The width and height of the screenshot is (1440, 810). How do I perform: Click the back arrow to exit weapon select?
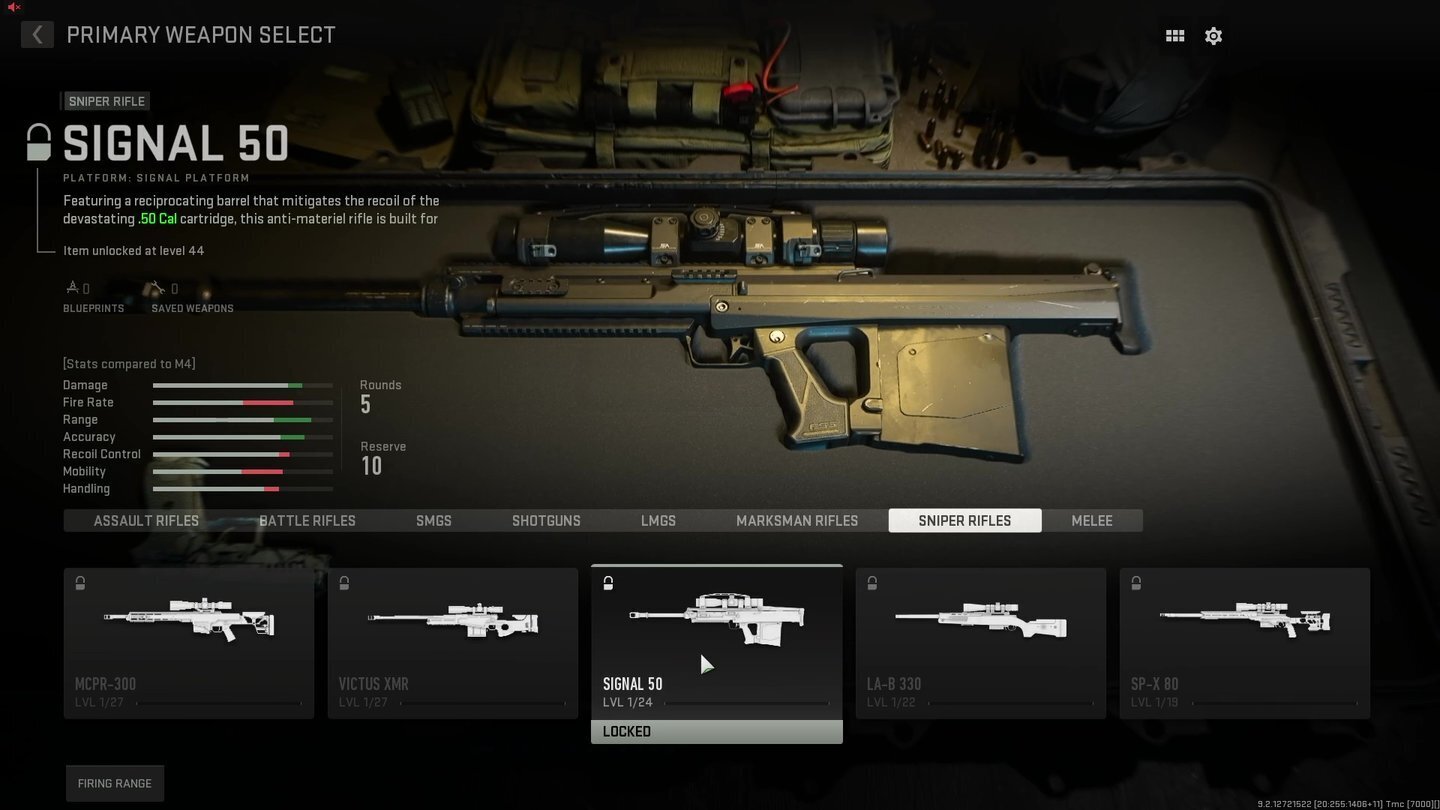pyautogui.click(x=37, y=34)
